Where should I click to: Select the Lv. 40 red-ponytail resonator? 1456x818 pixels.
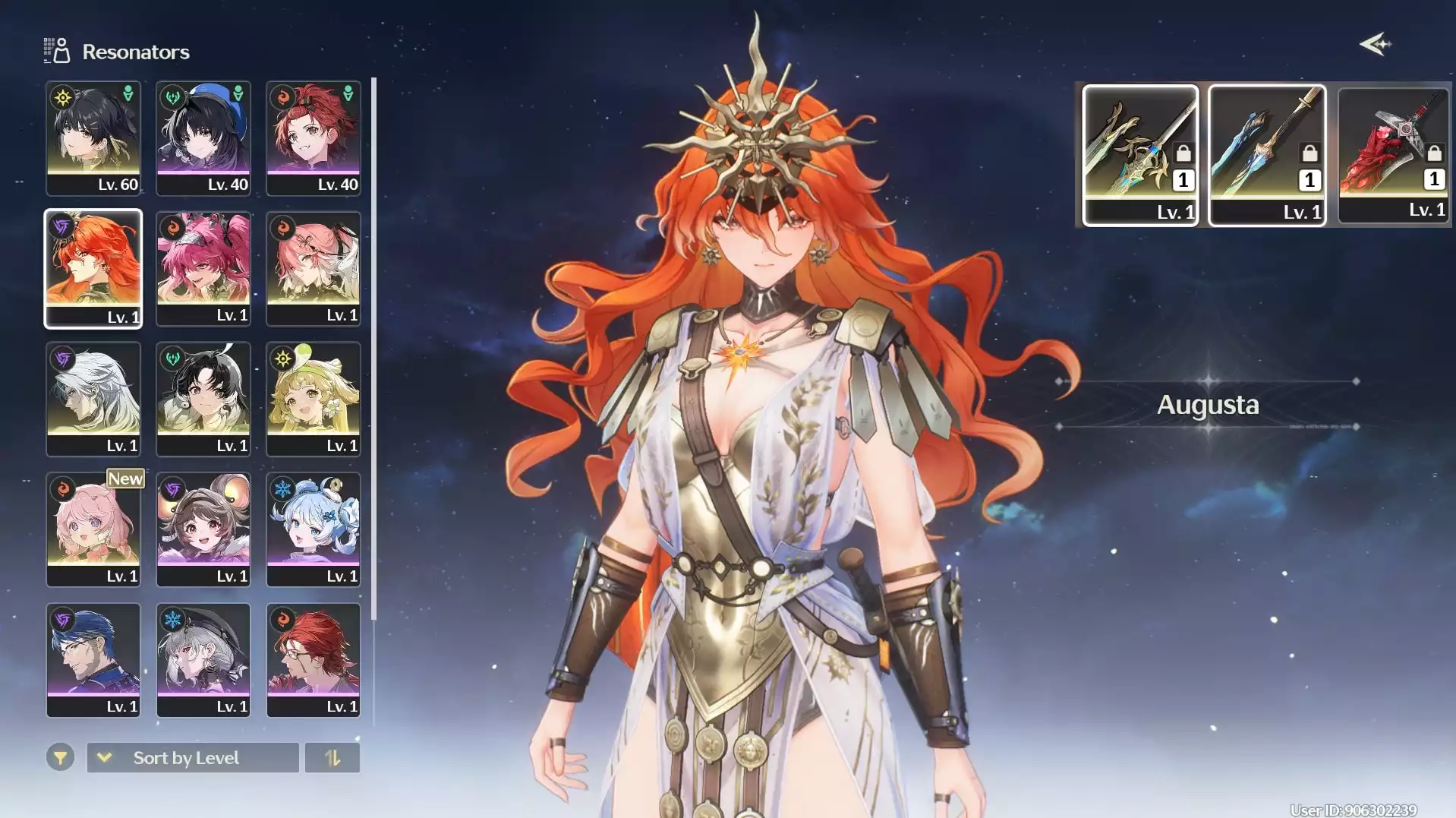pyautogui.click(x=314, y=138)
